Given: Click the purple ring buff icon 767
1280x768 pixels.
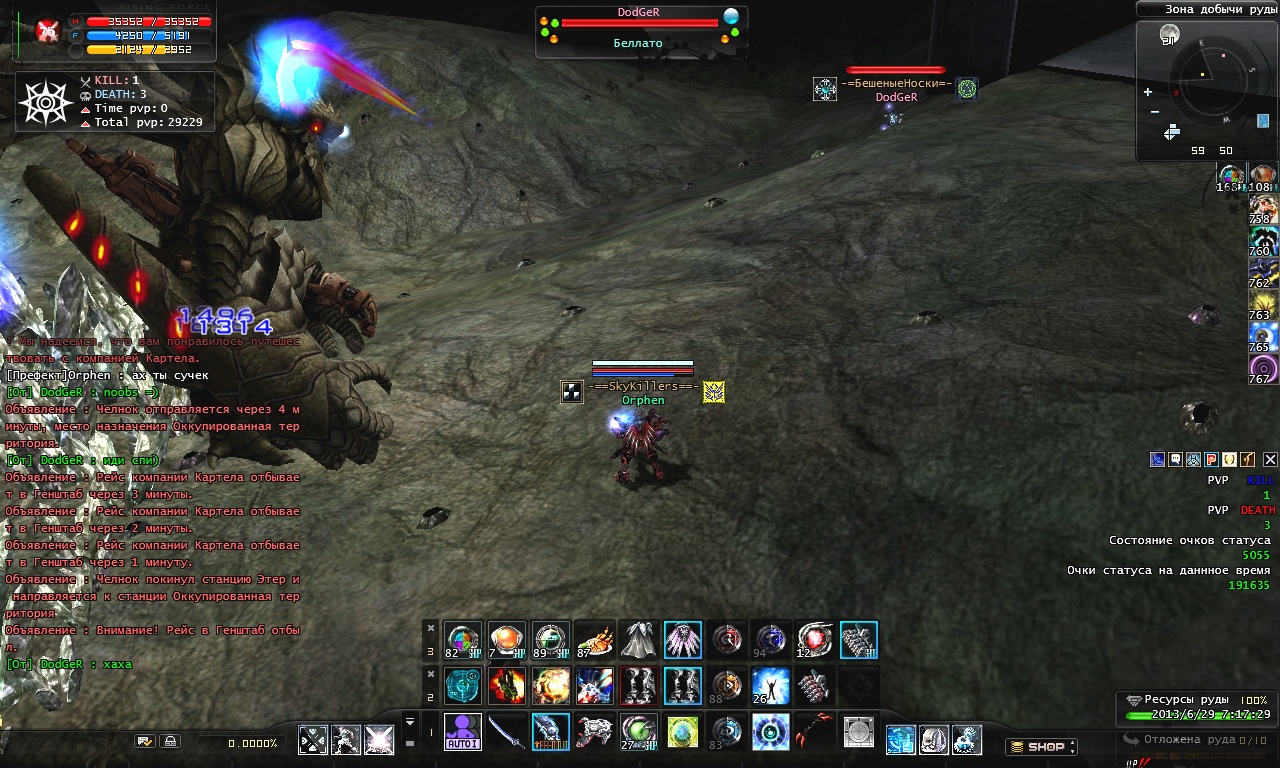Looking at the screenshot, I should click(x=1263, y=368).
